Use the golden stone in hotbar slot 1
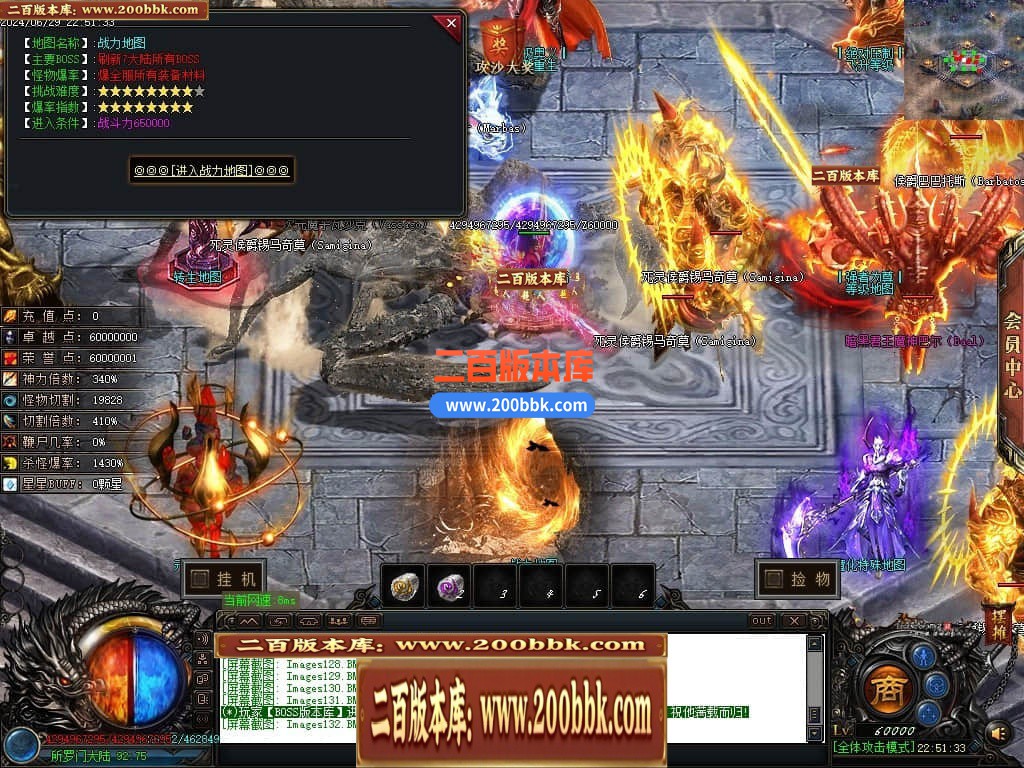The height and width of the screenshot is (768, 1024). point(404,586)
